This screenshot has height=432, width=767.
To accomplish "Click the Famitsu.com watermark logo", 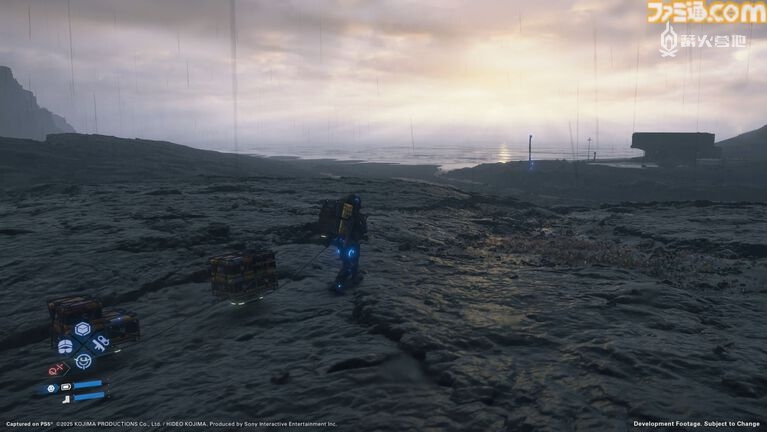I will point(705,13).
